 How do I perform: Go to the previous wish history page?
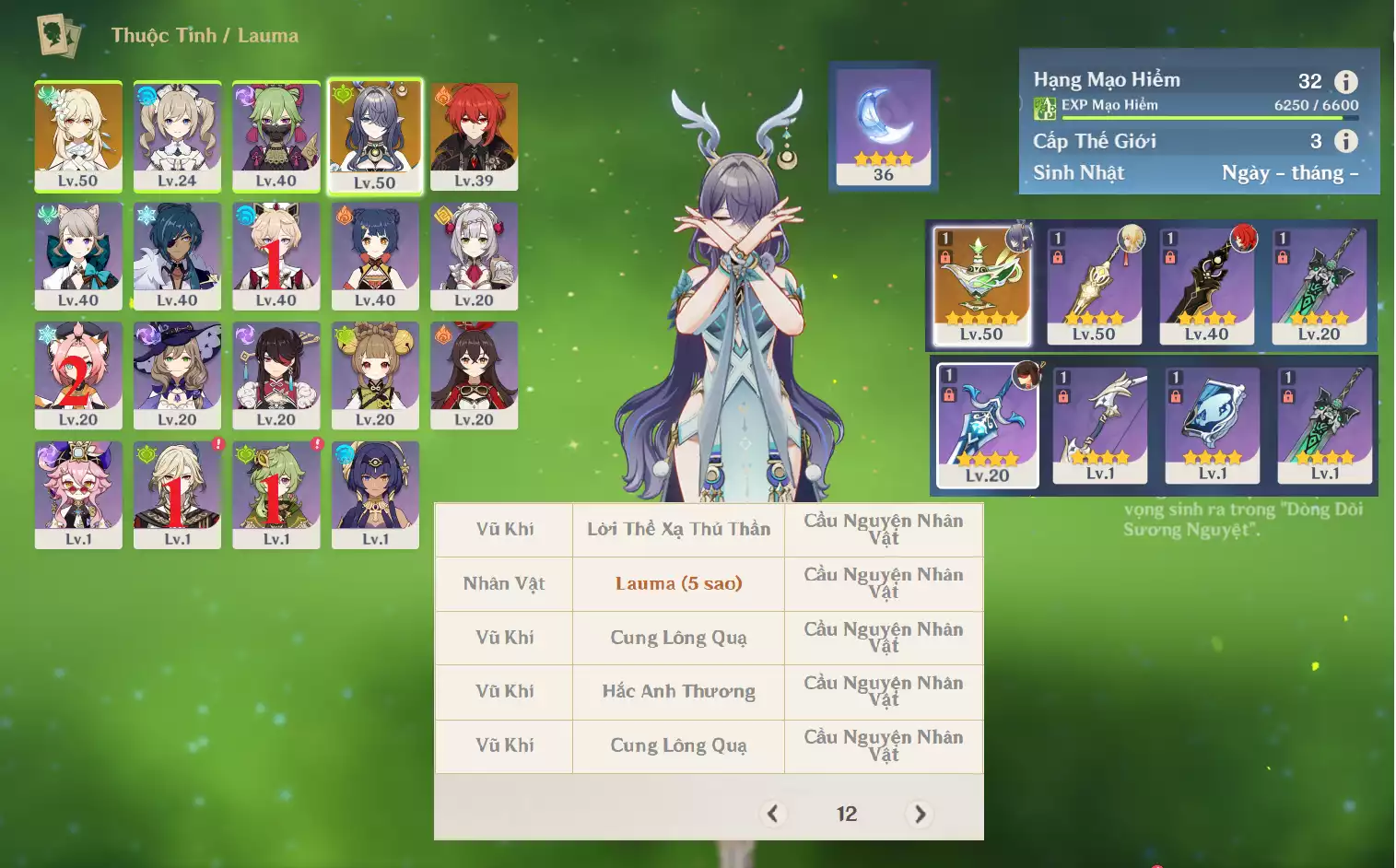pos(772,814)
